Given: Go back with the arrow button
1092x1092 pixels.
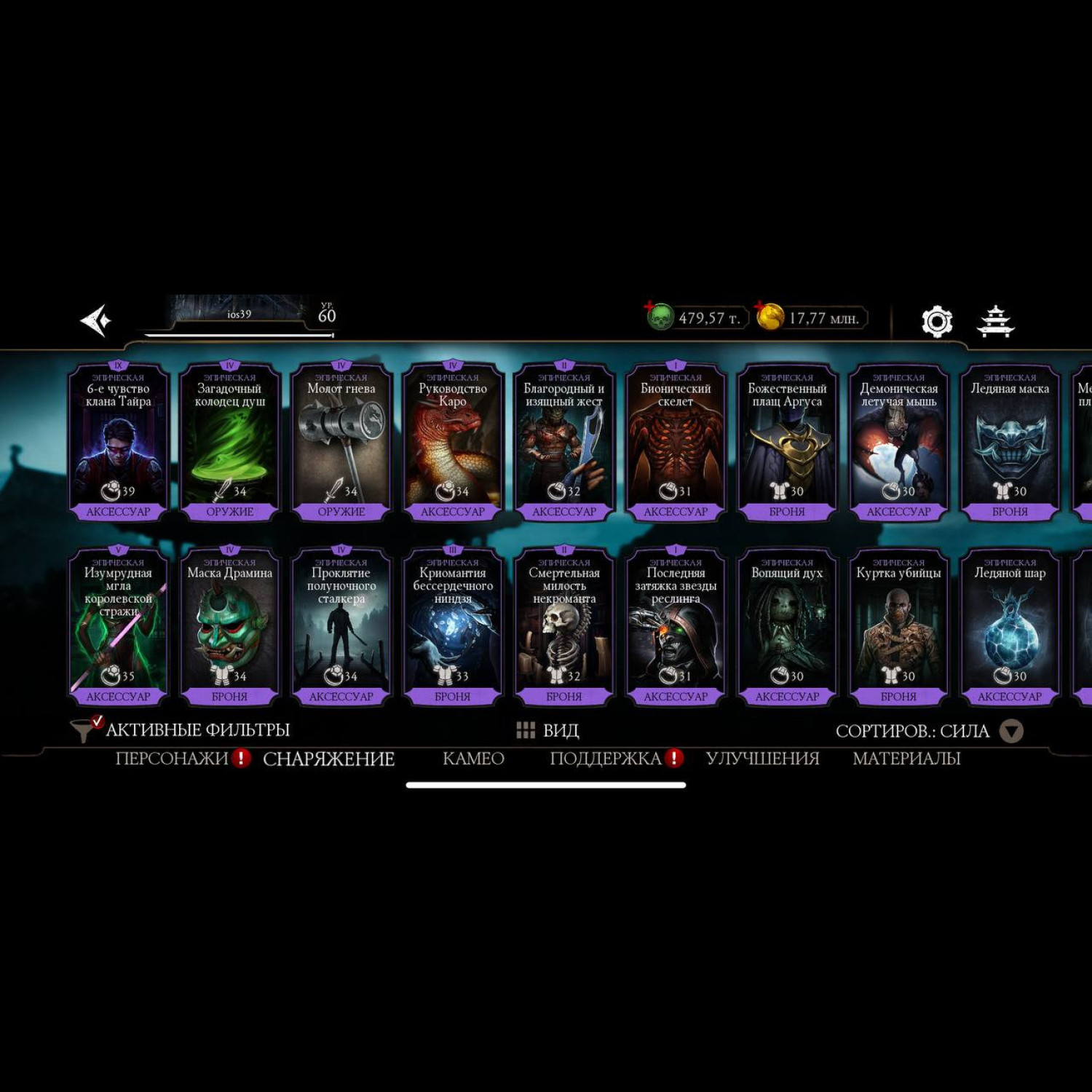Looking at the screenshot, I should pos(96,320).
